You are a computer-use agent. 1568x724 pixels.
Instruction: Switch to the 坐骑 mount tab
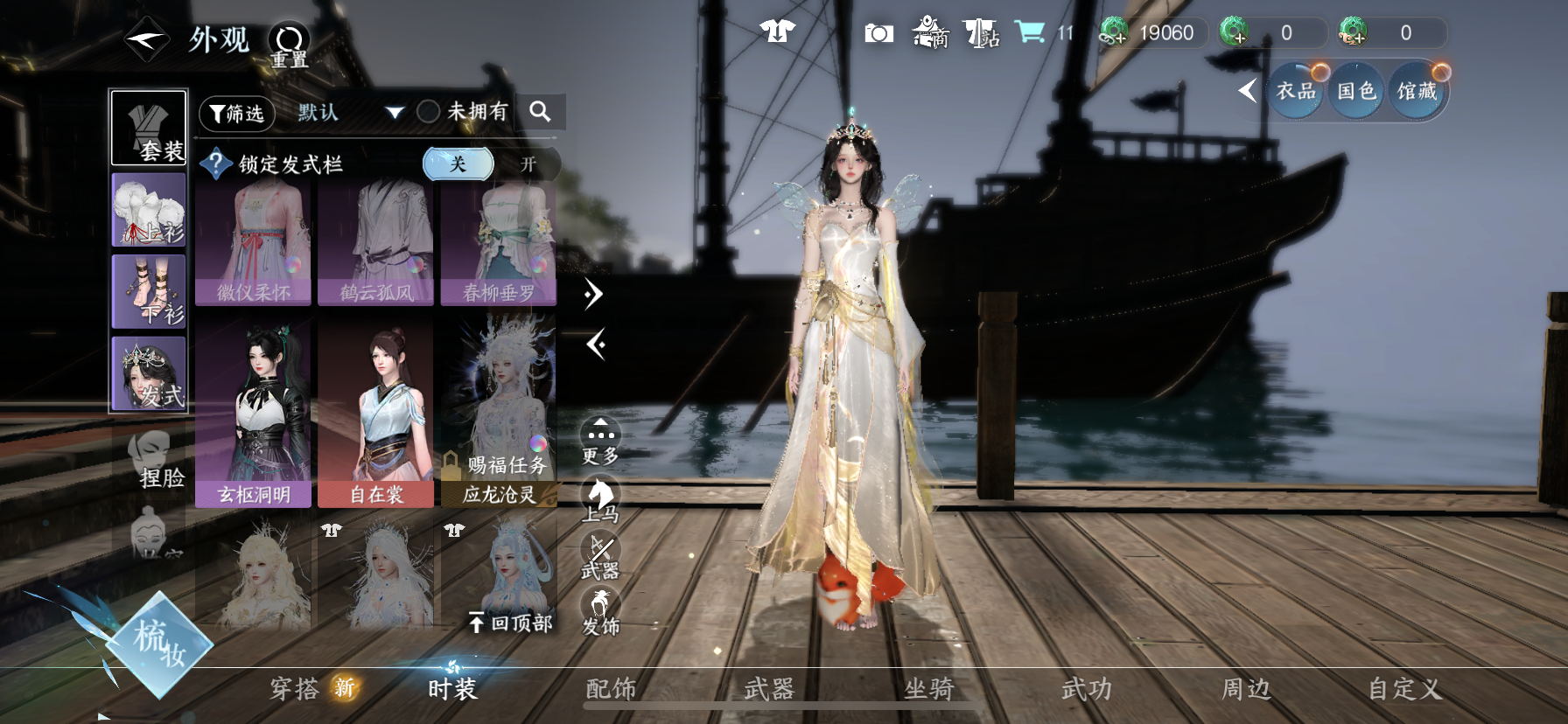pyautogui.click(x=927, y=689)
